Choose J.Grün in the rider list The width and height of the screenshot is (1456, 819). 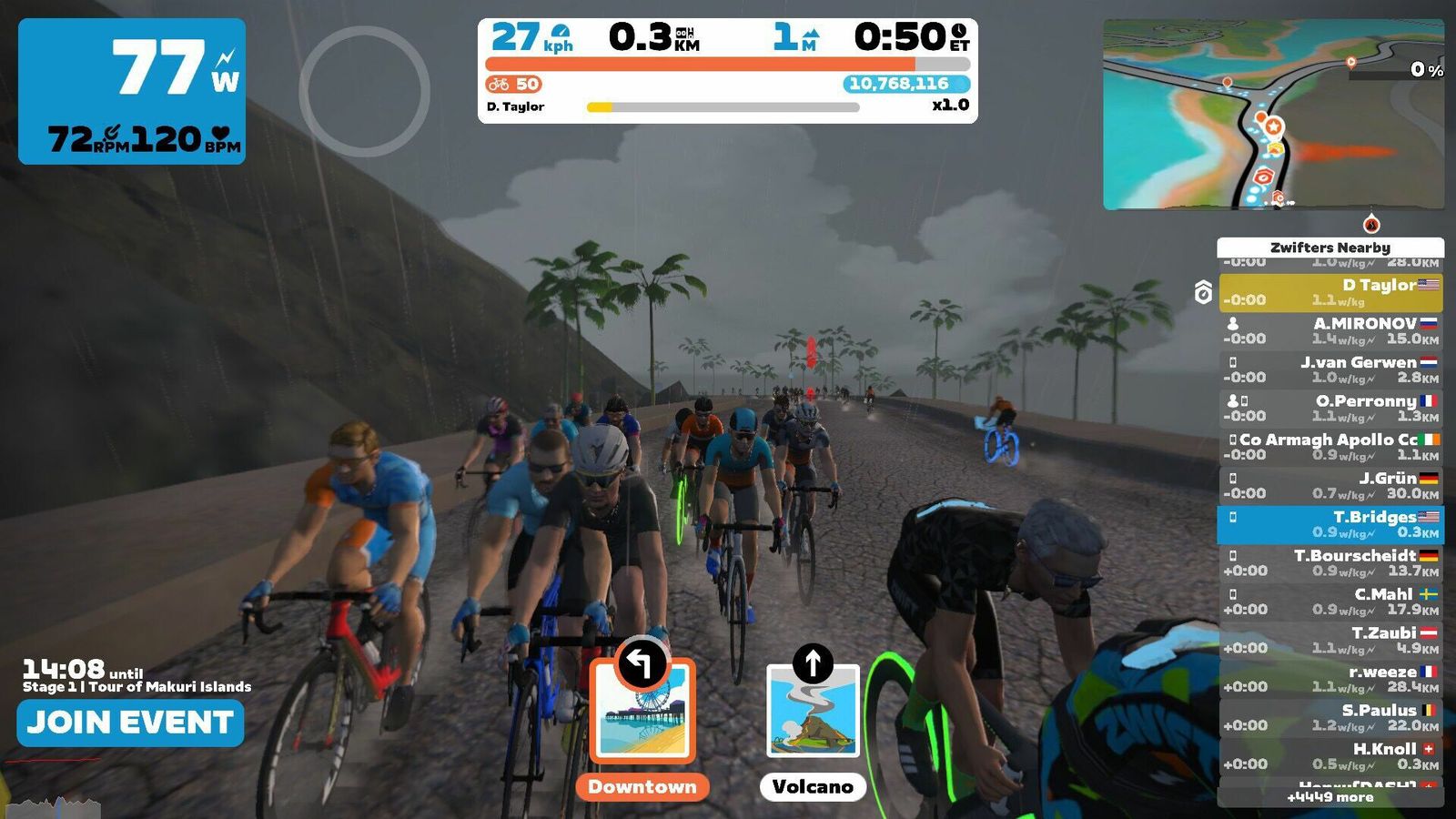(x=1330, y=486)
